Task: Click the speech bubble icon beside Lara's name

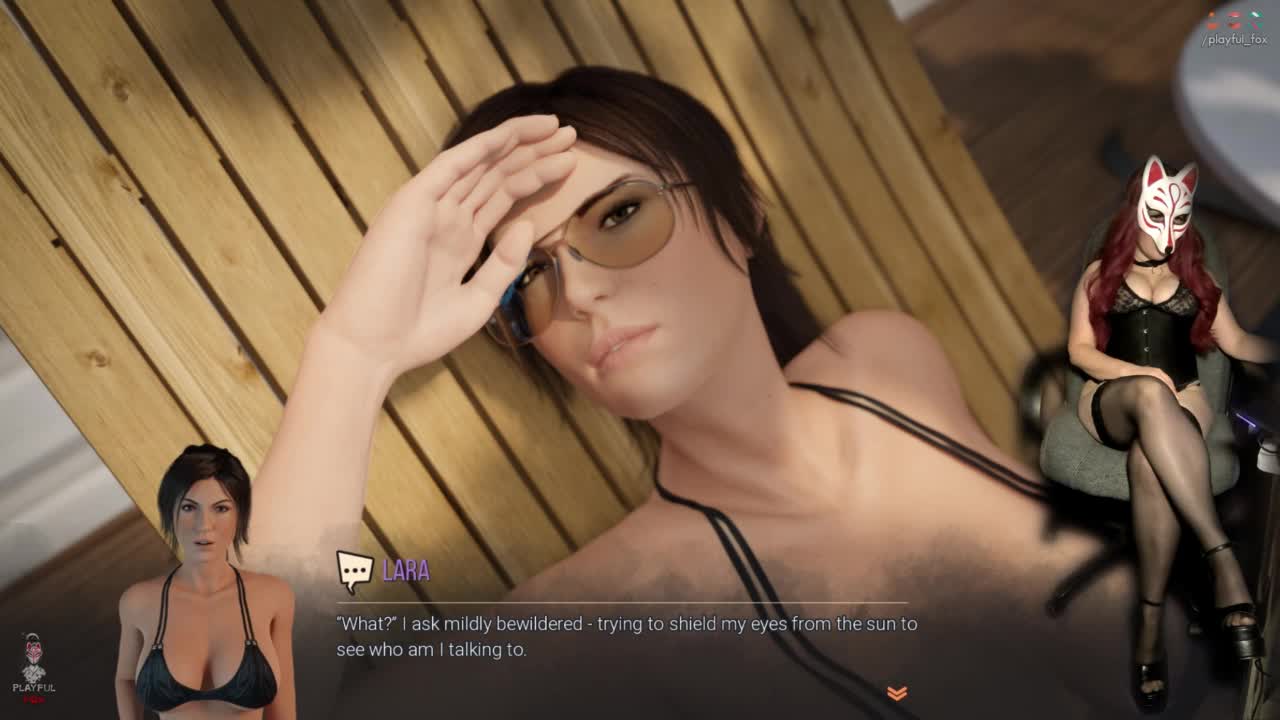Action: [354, 571]
